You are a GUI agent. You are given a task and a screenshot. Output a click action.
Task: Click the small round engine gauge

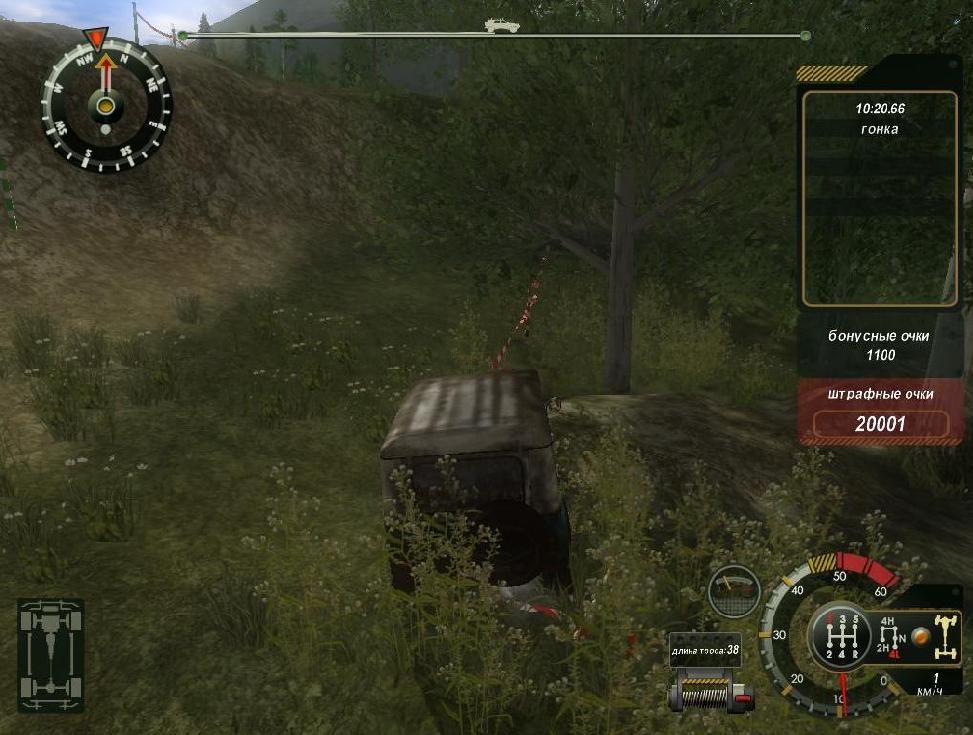733,592
